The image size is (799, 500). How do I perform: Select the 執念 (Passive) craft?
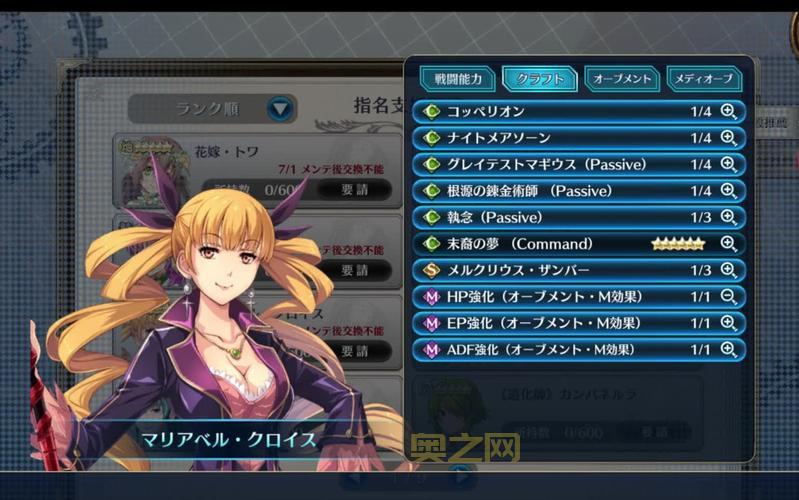click(560, 217)
